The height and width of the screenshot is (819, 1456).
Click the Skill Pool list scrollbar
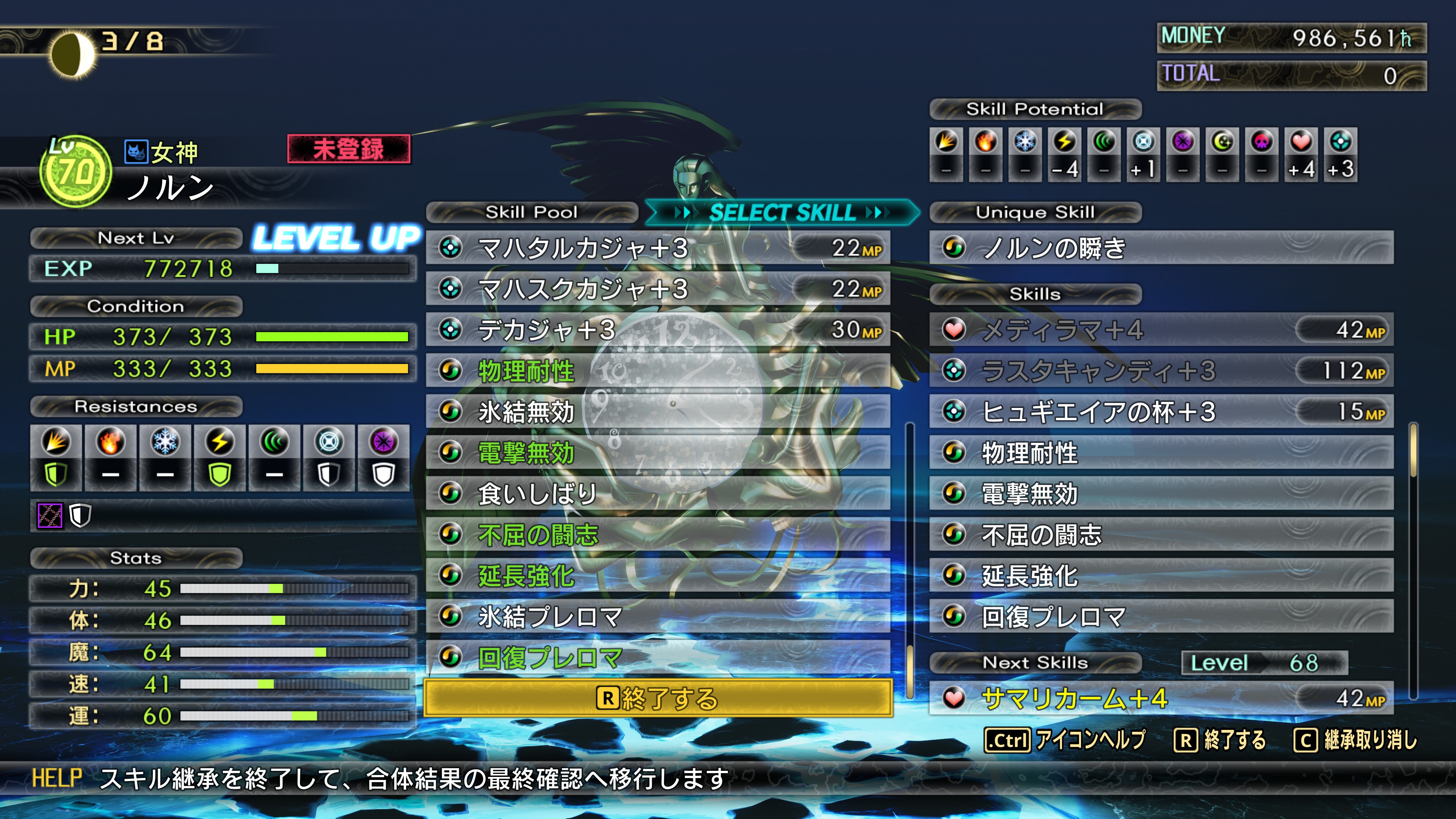tap(910, 560)
